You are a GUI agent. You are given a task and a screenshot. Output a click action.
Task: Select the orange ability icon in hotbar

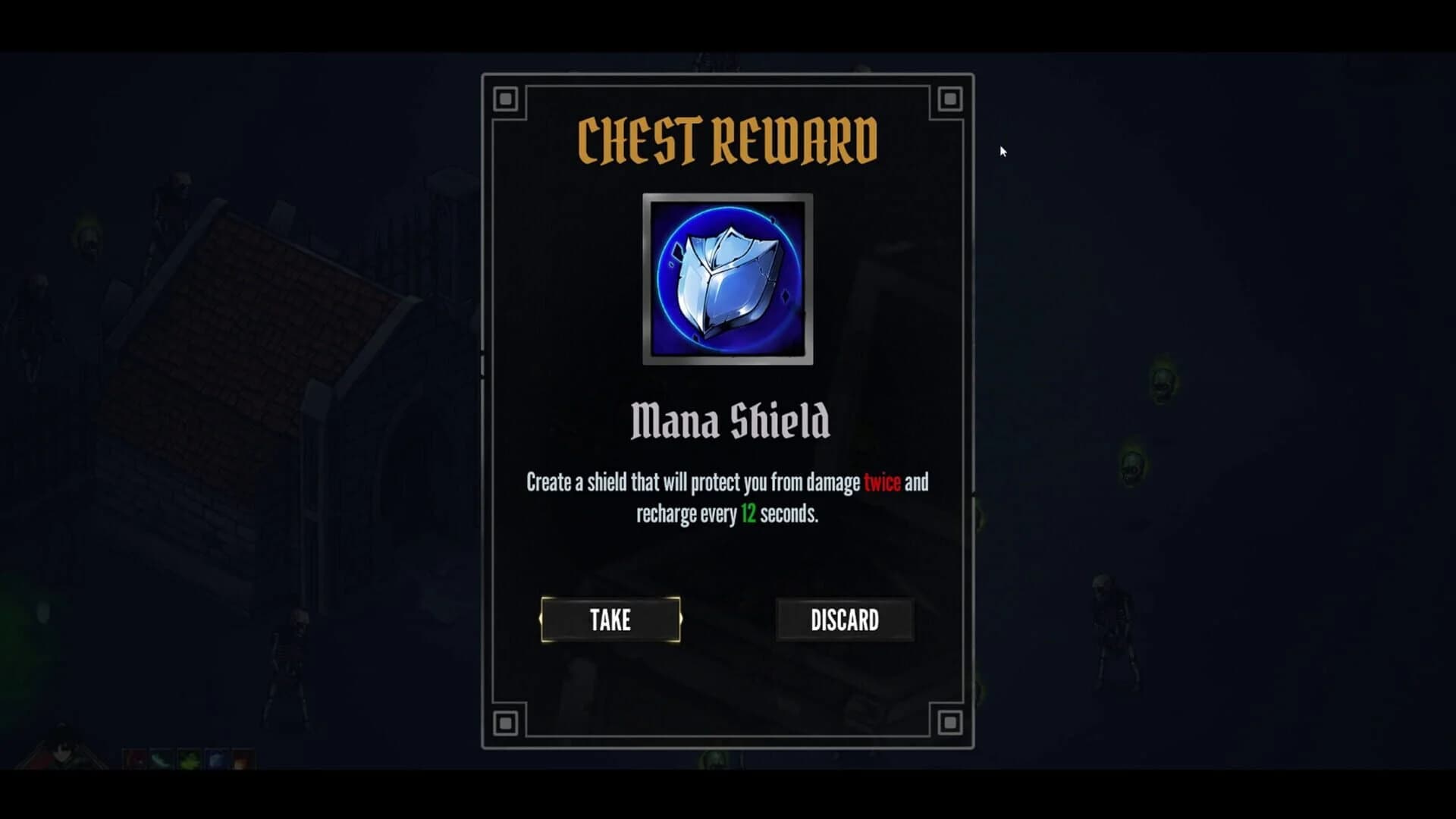239,761
